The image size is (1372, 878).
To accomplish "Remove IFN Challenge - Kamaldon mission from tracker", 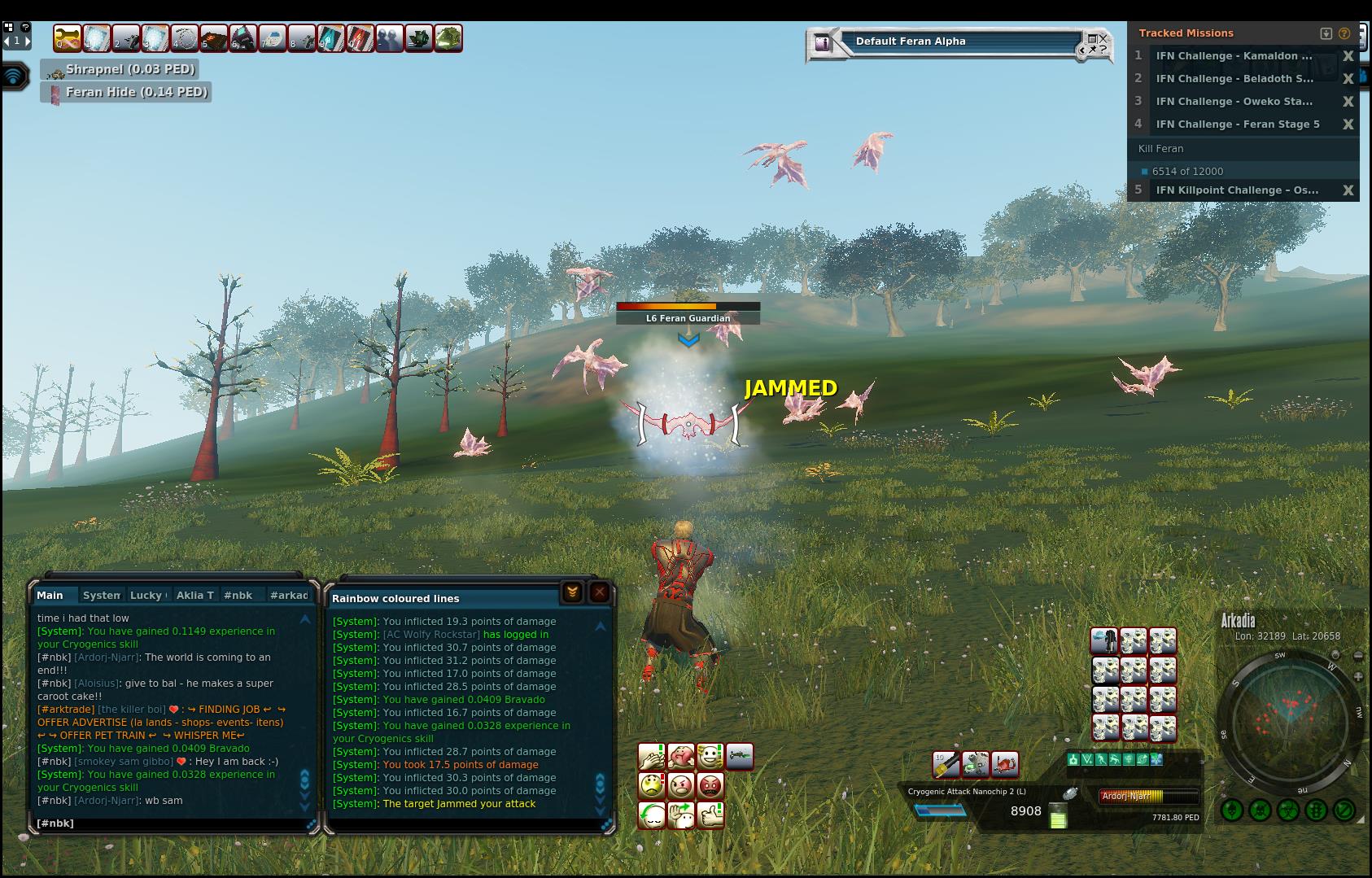I will (1348, 56).
